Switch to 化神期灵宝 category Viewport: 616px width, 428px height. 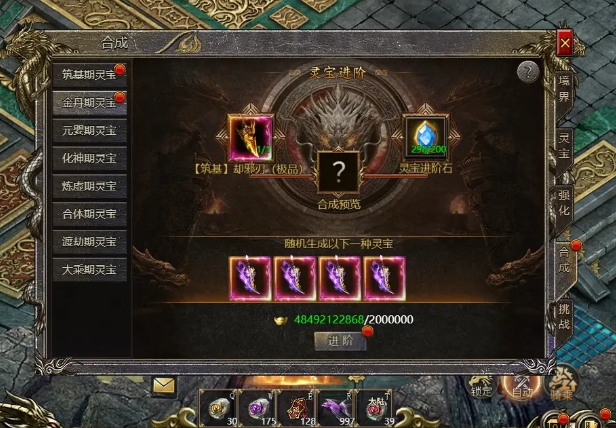(89, 158)
